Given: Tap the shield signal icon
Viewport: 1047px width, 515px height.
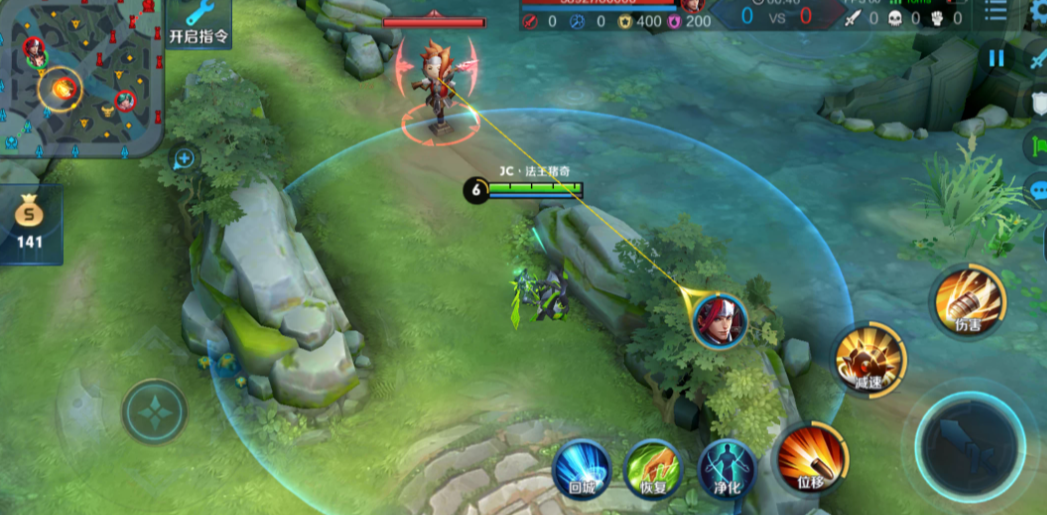Looking at the screenshot, I should click(x=1038, y=102).
